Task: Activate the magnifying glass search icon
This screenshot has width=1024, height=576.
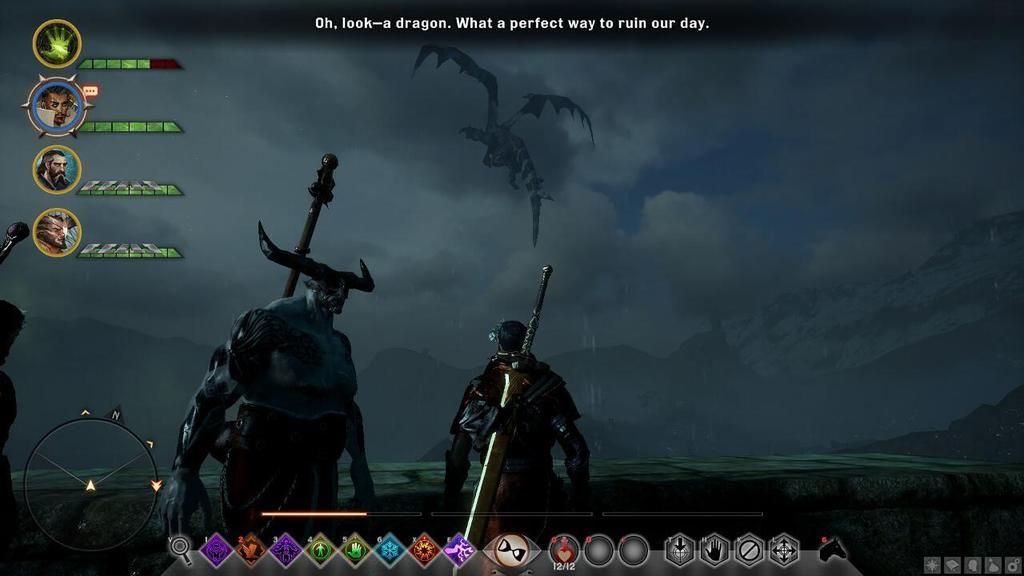Action: tap(181, 548)
